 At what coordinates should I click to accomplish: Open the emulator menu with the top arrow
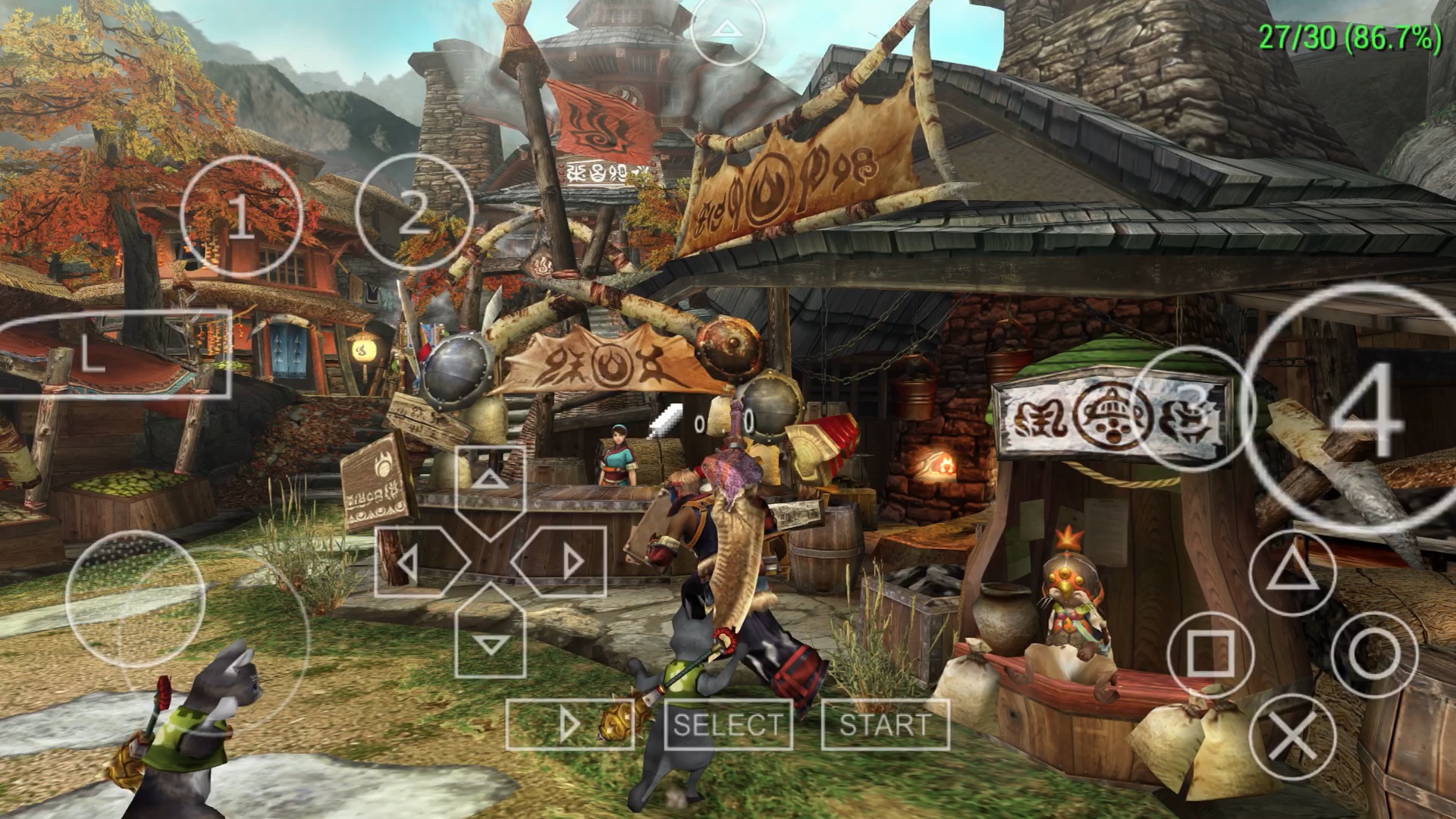pyautogui.click(x=728, y=29)
